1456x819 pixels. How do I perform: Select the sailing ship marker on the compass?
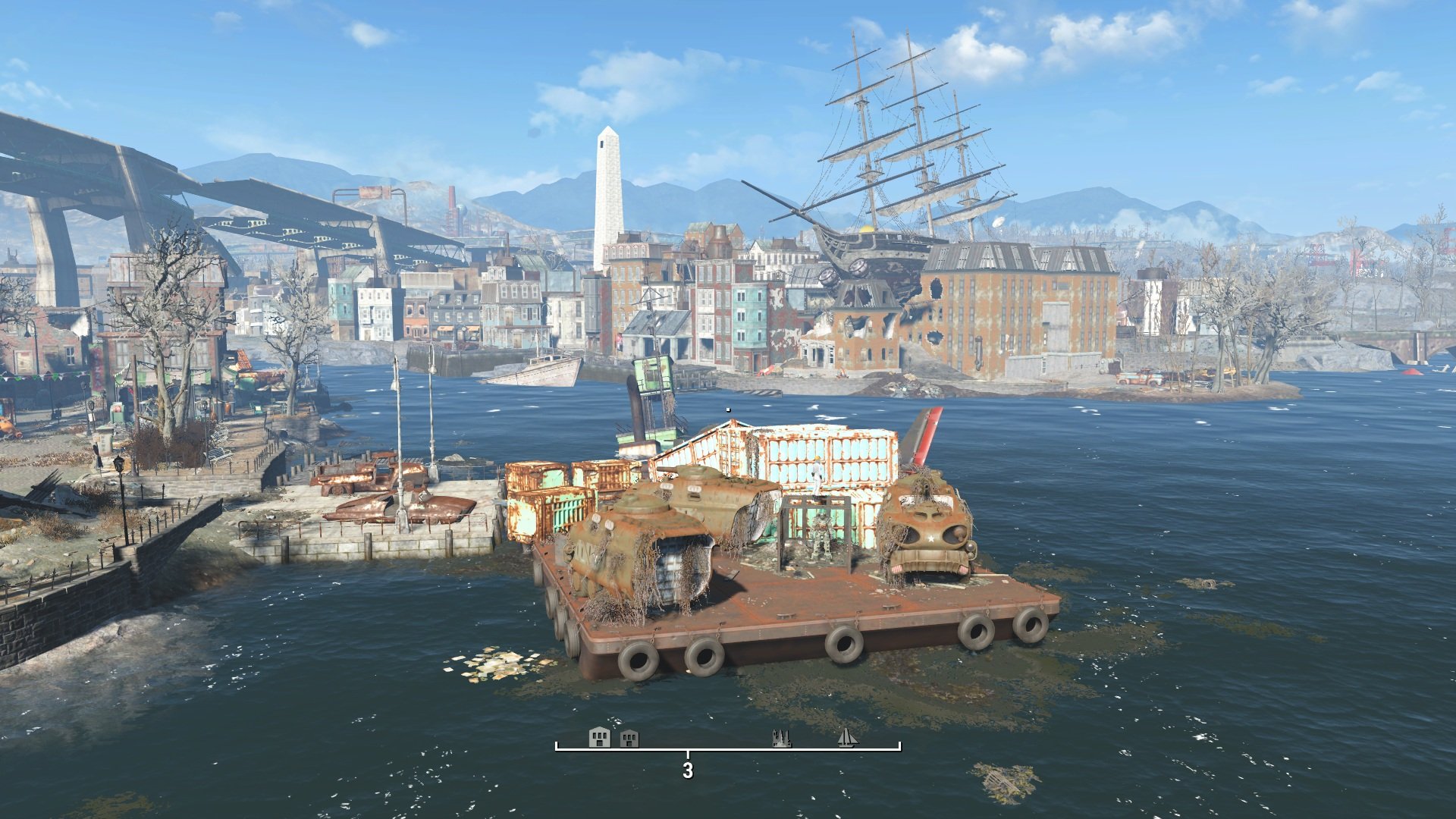(x=848, y=738)
